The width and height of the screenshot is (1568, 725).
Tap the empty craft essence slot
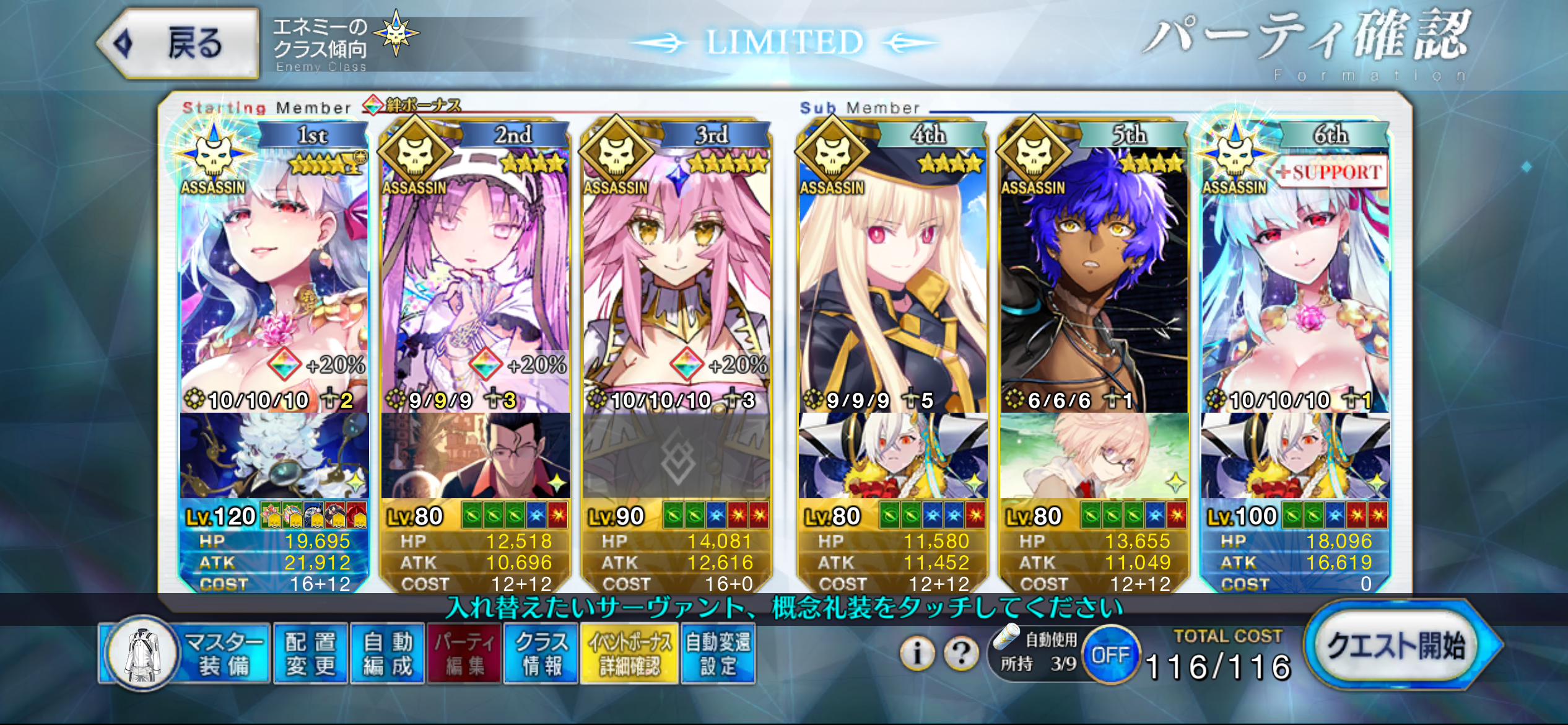click(676, 456)
